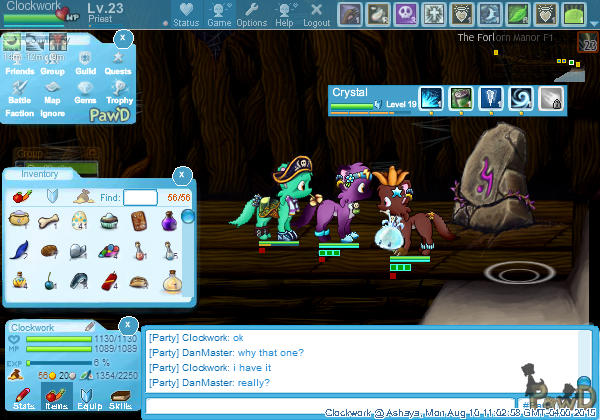Close the Inventory window
The height and width of the screenshot is (420, 600).
(182, 175)
